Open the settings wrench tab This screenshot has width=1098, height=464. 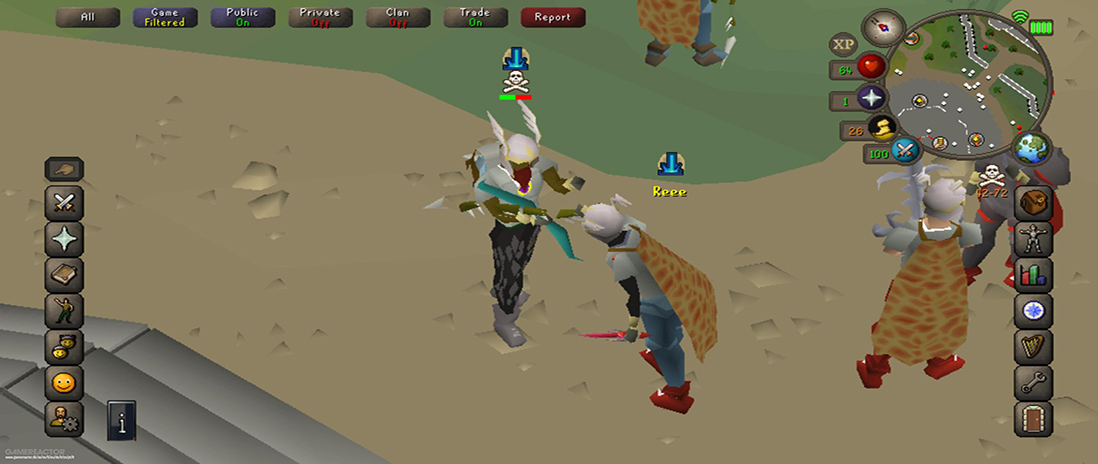pyautogui.click(x=1033, y=381)
